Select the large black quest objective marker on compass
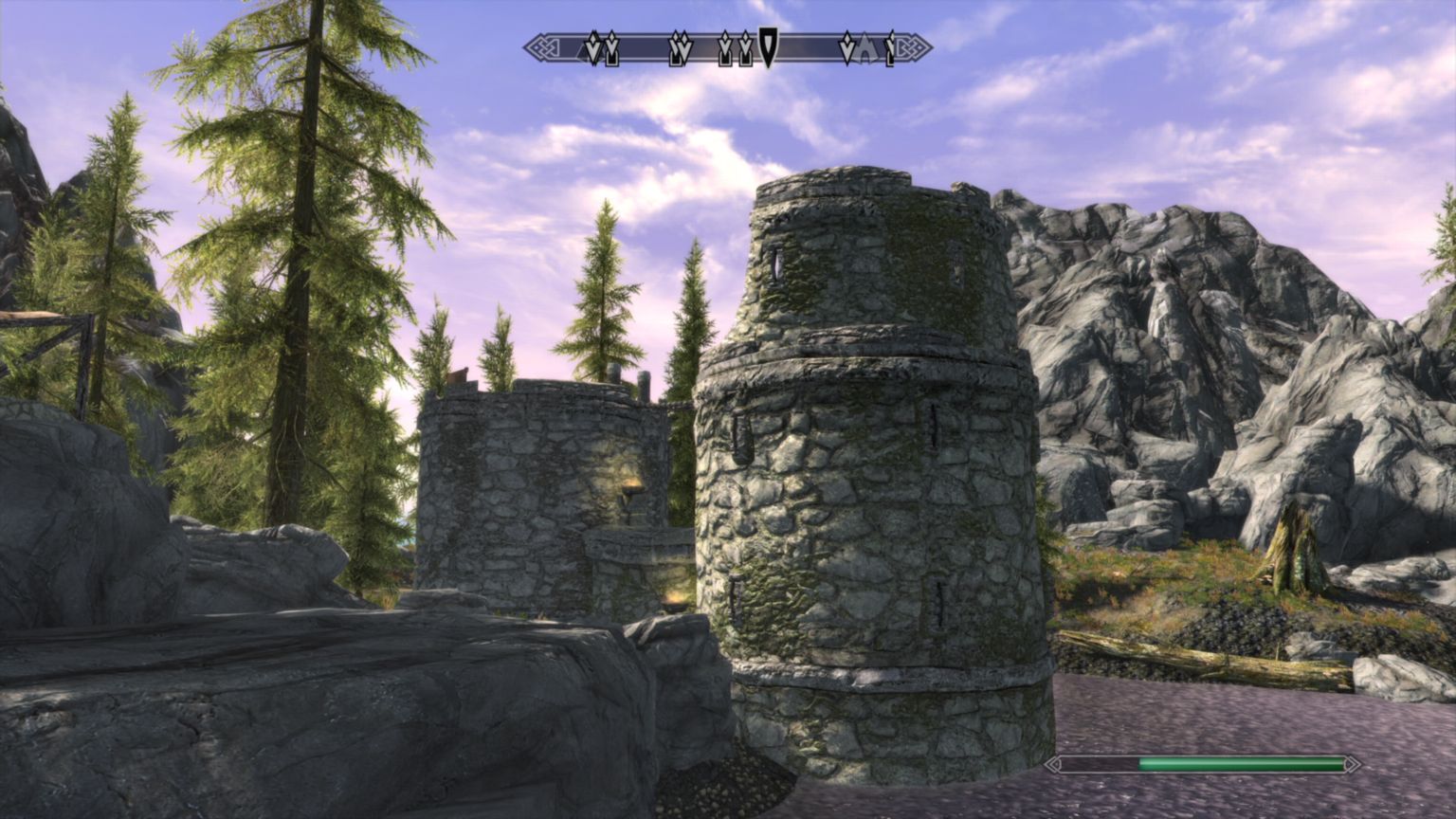1456x819 pixels. pyautogui.click(x=767, y=45)
